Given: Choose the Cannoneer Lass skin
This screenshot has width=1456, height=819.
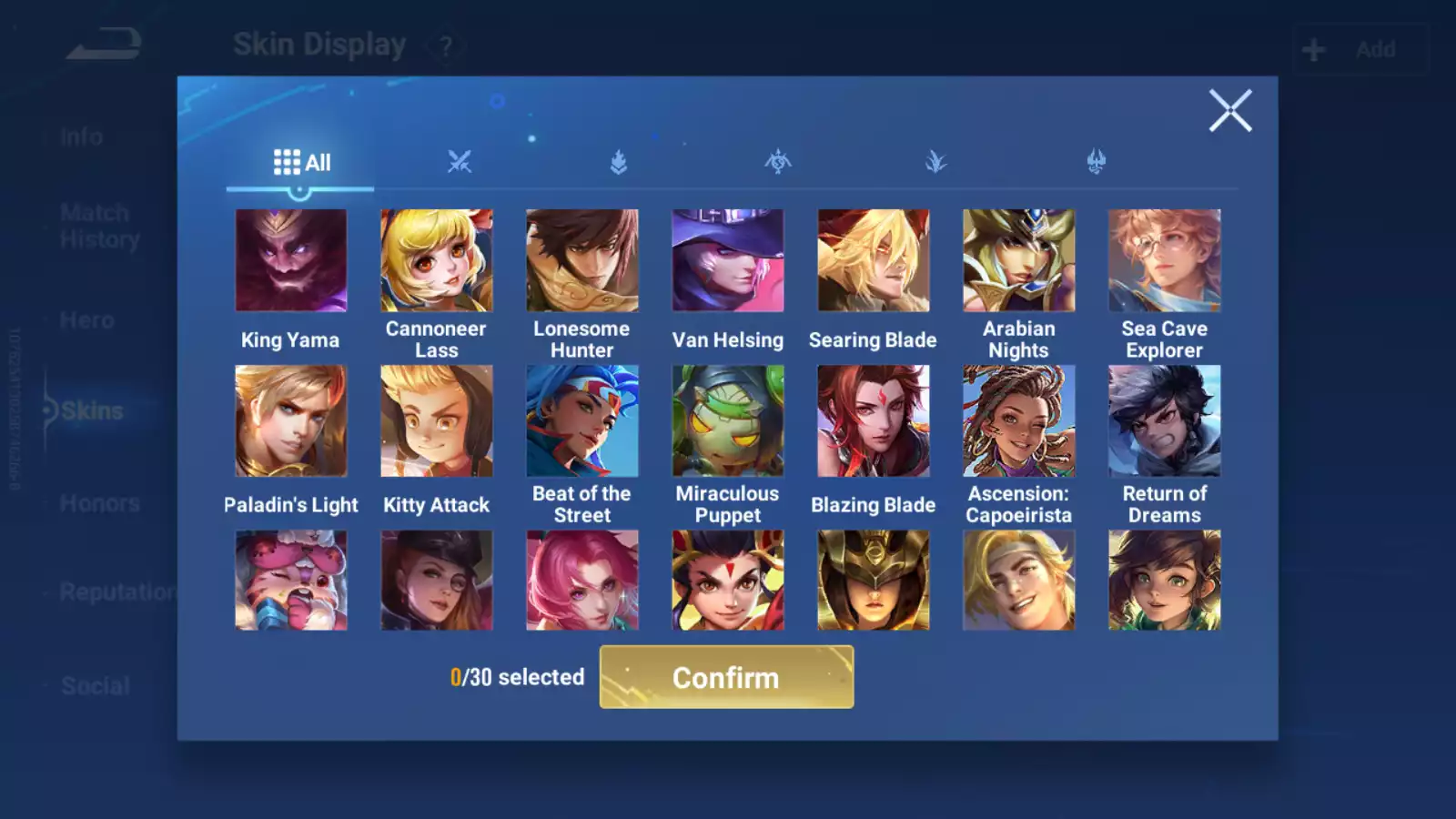Looking at the screenshot, I should click(437, 261).
